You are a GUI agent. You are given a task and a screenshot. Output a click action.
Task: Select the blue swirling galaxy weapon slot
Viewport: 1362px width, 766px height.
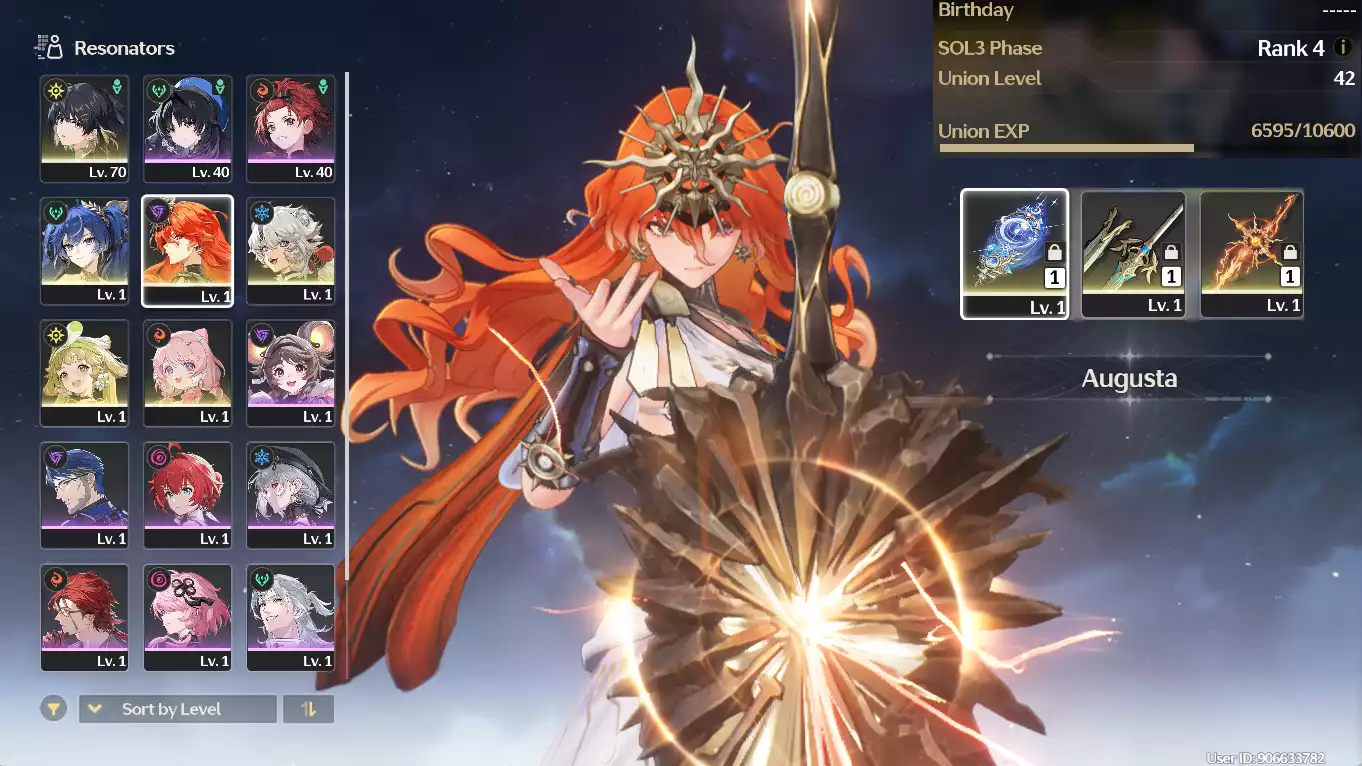click(1014, 254)
